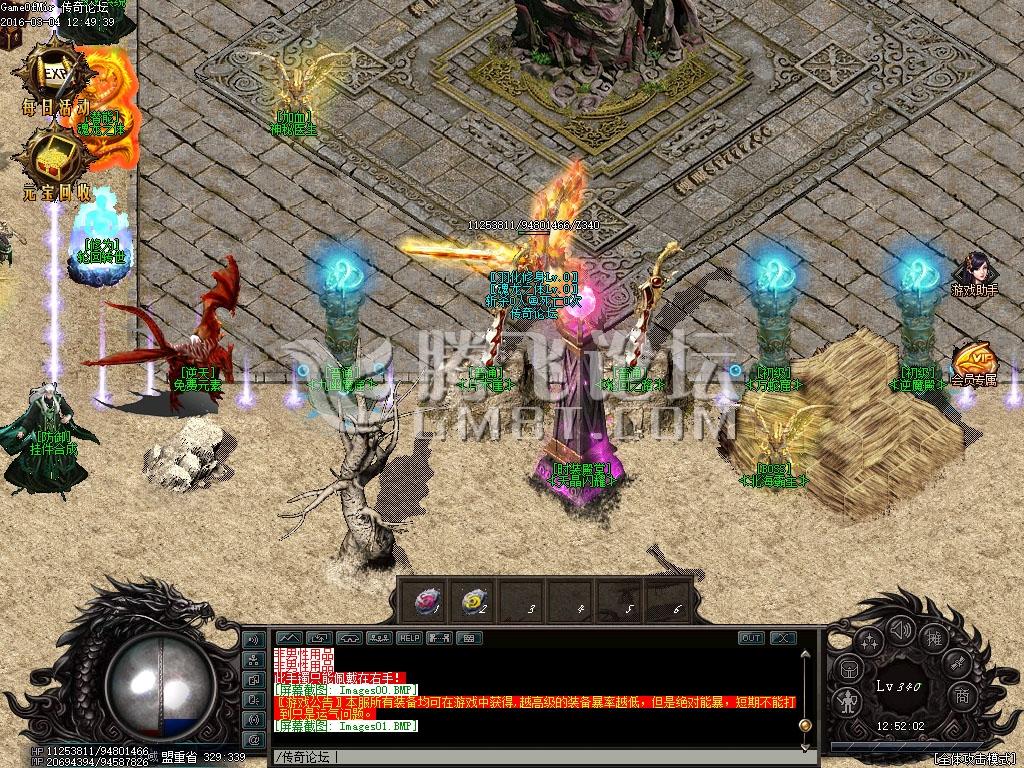Screen dimensions: 1024x768
Task: Use the red item in hotbar slot 1
Action: tap(430, 599)
